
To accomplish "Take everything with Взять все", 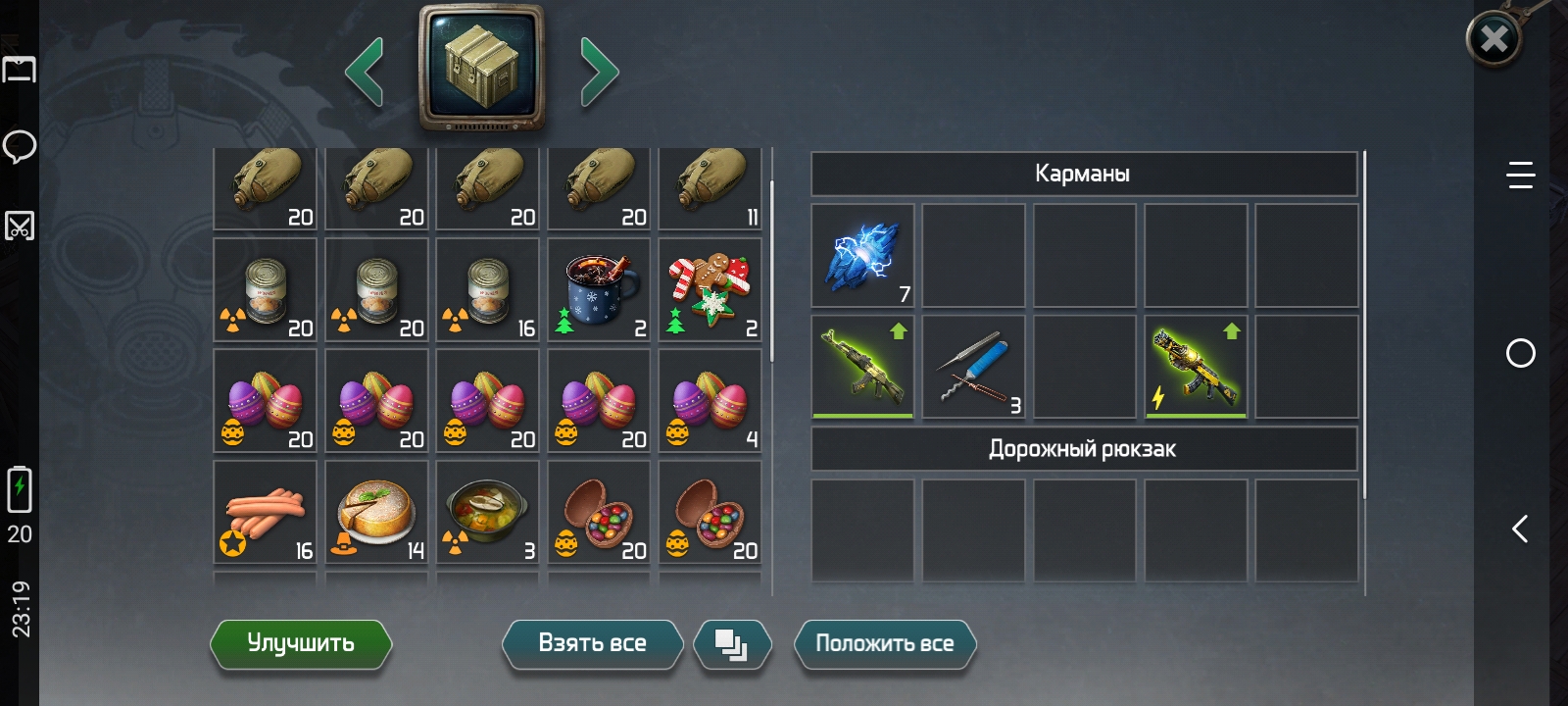I will click(592, 644).
